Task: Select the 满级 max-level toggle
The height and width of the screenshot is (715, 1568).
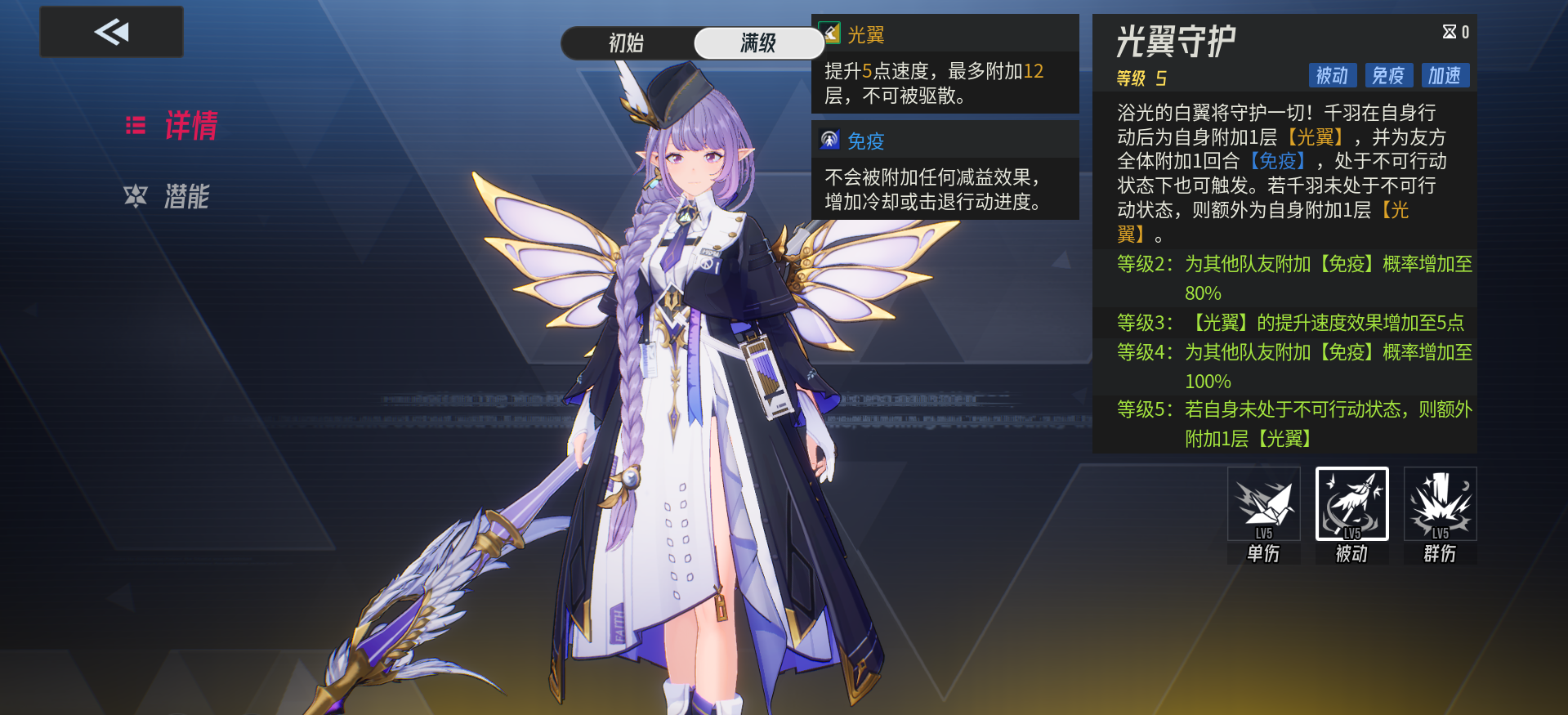Action: (758, 43)
